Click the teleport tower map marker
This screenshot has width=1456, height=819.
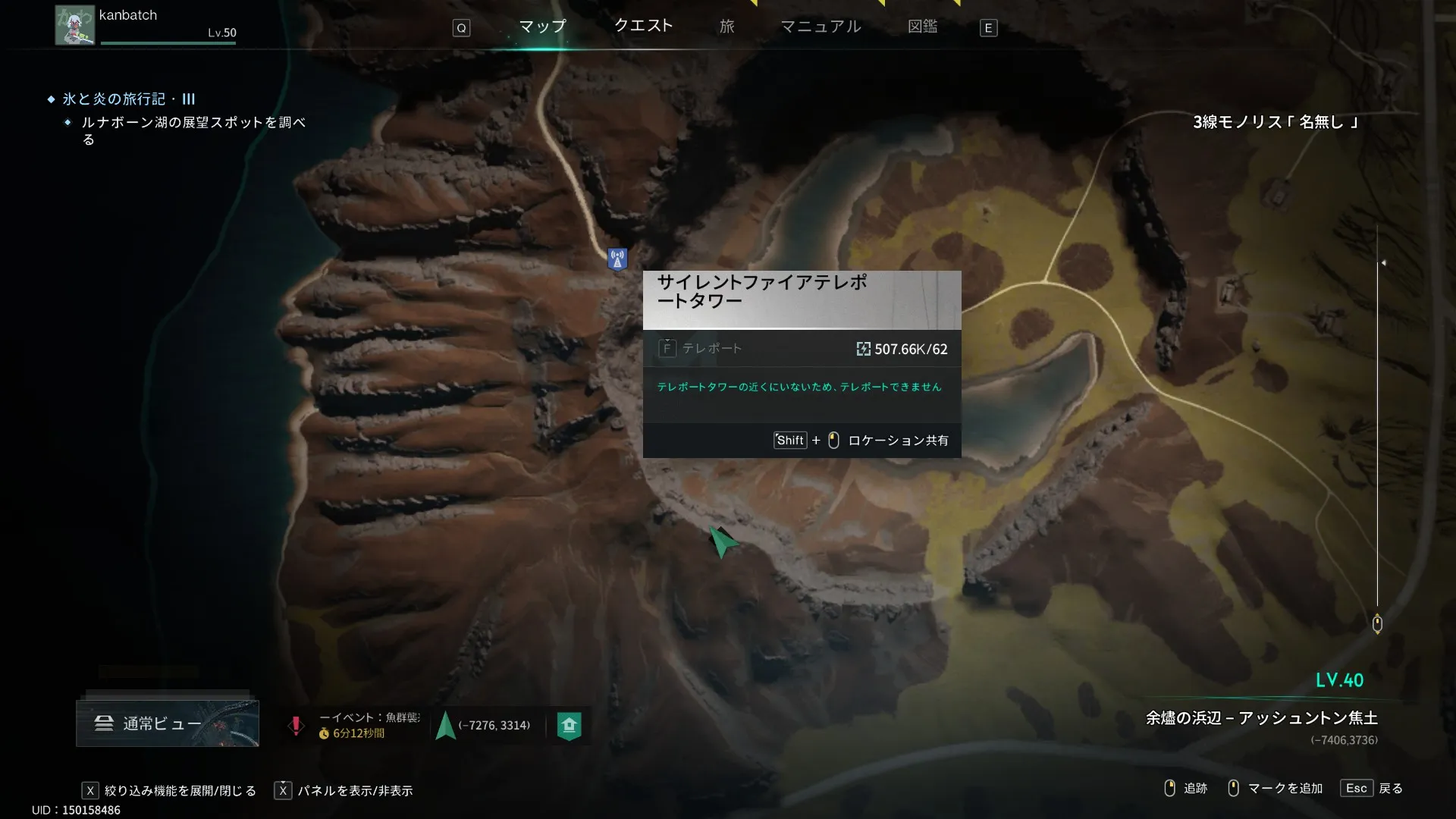[617, 259]
